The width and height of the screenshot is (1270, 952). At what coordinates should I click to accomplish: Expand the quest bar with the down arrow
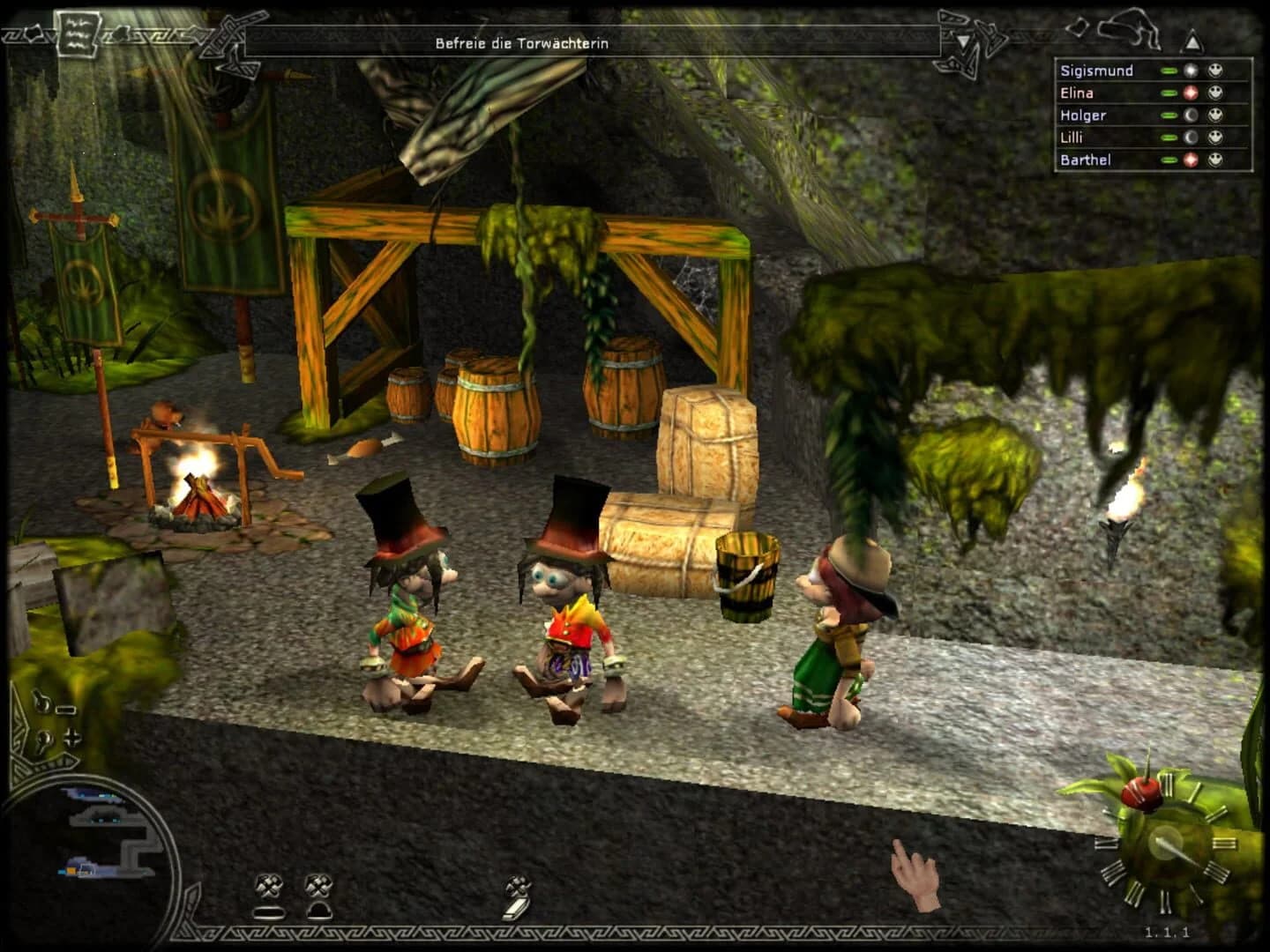[x=964, y=41]
